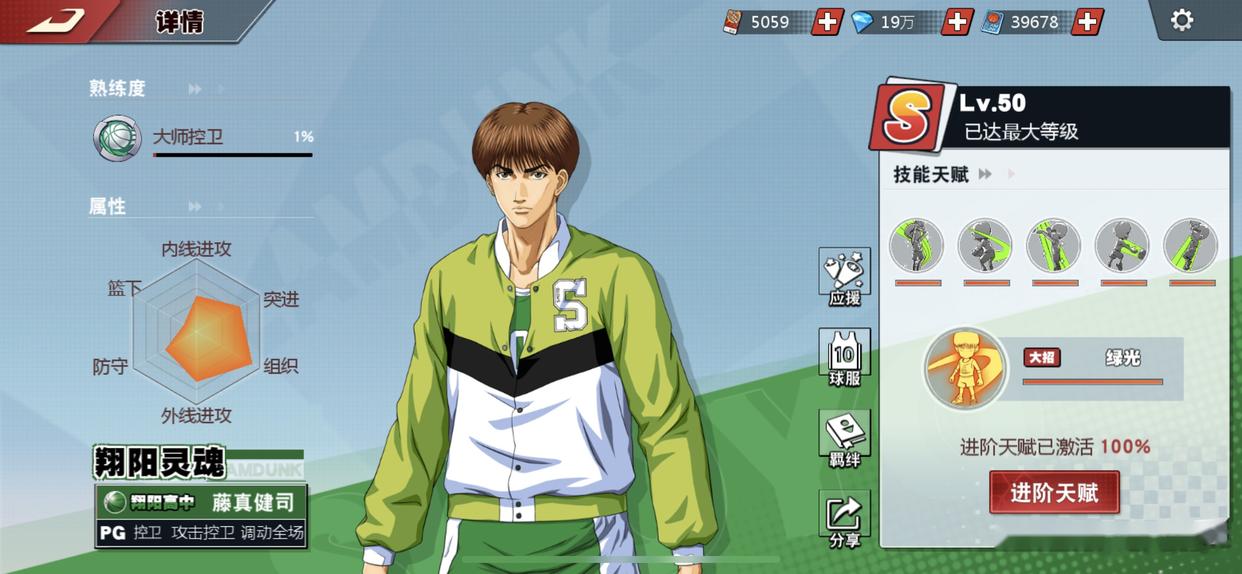This screenshot has width=1242, height=574.
Task: Select the 绿光 ultimate skill icon
Action: tap(965, 368)
